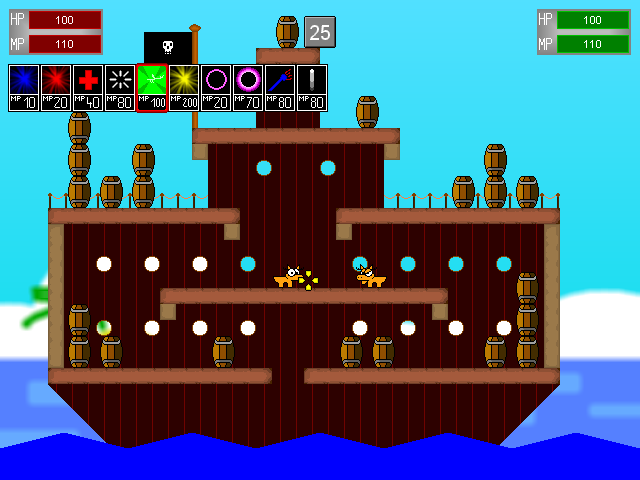The width and height of the screenshot is (640, 480).
Task: Select the white pillar spell
Action: 312,87
